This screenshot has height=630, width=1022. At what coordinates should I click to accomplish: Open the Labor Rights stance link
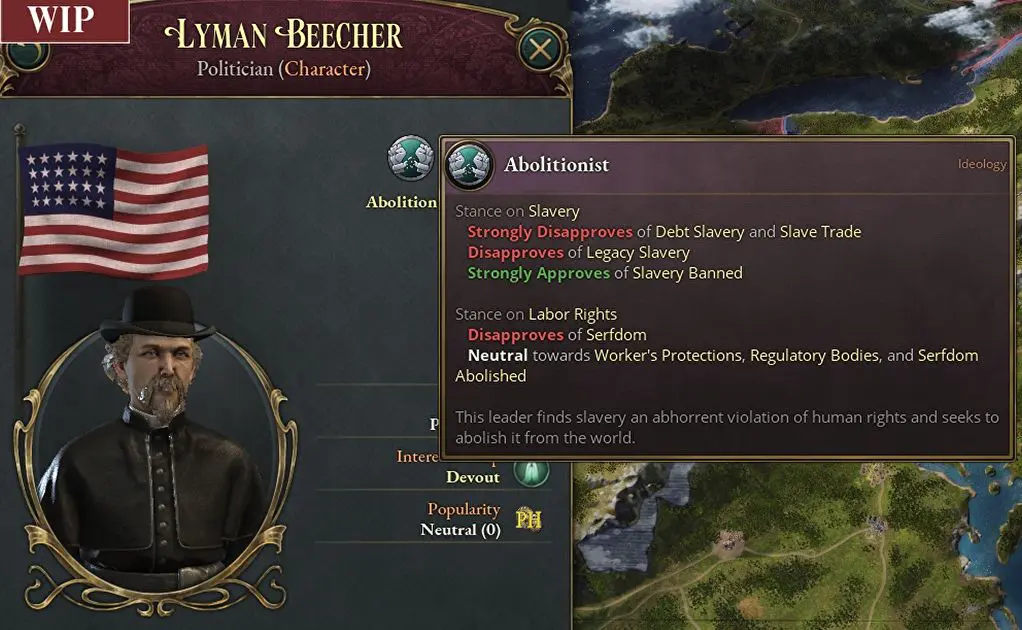[x=573, y=314]
